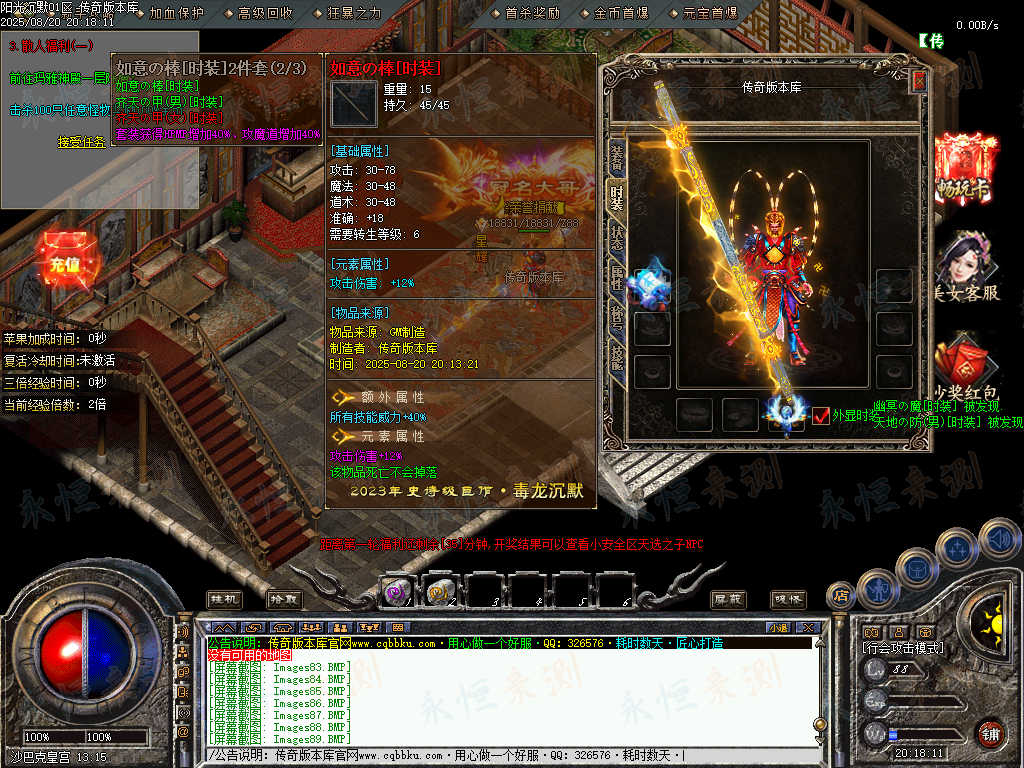Open the round 店 shop button

841,595
